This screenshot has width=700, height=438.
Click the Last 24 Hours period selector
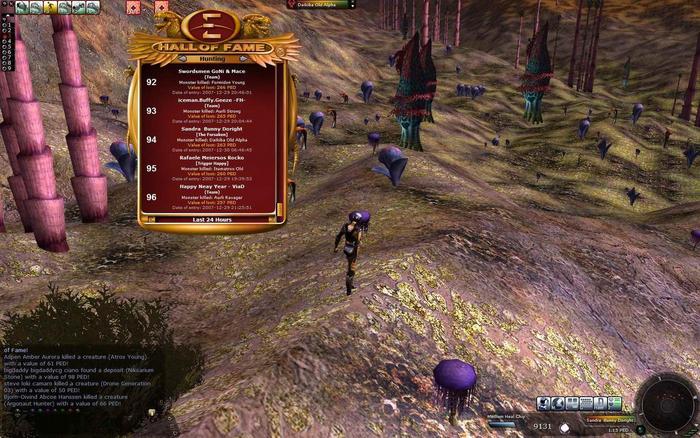(x=212, y=219)
